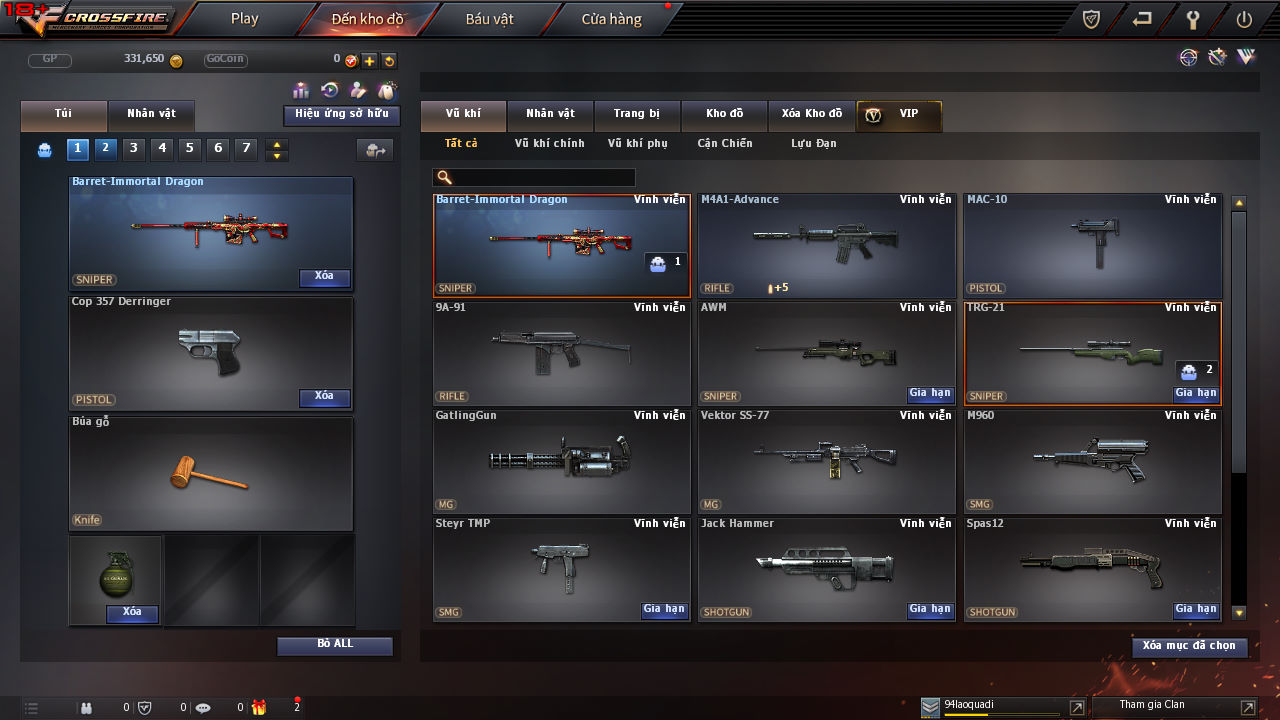Open the Báu vật menu
Viewport: 1280px width, 720px height.
489,19
